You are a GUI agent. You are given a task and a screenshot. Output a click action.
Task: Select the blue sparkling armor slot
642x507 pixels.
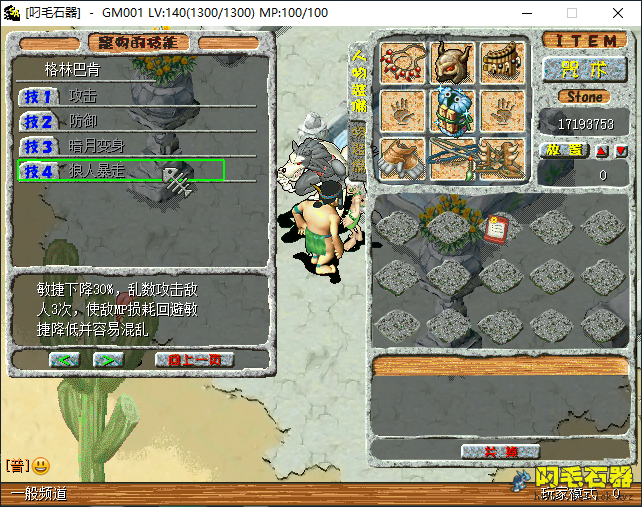coord(452,110)
